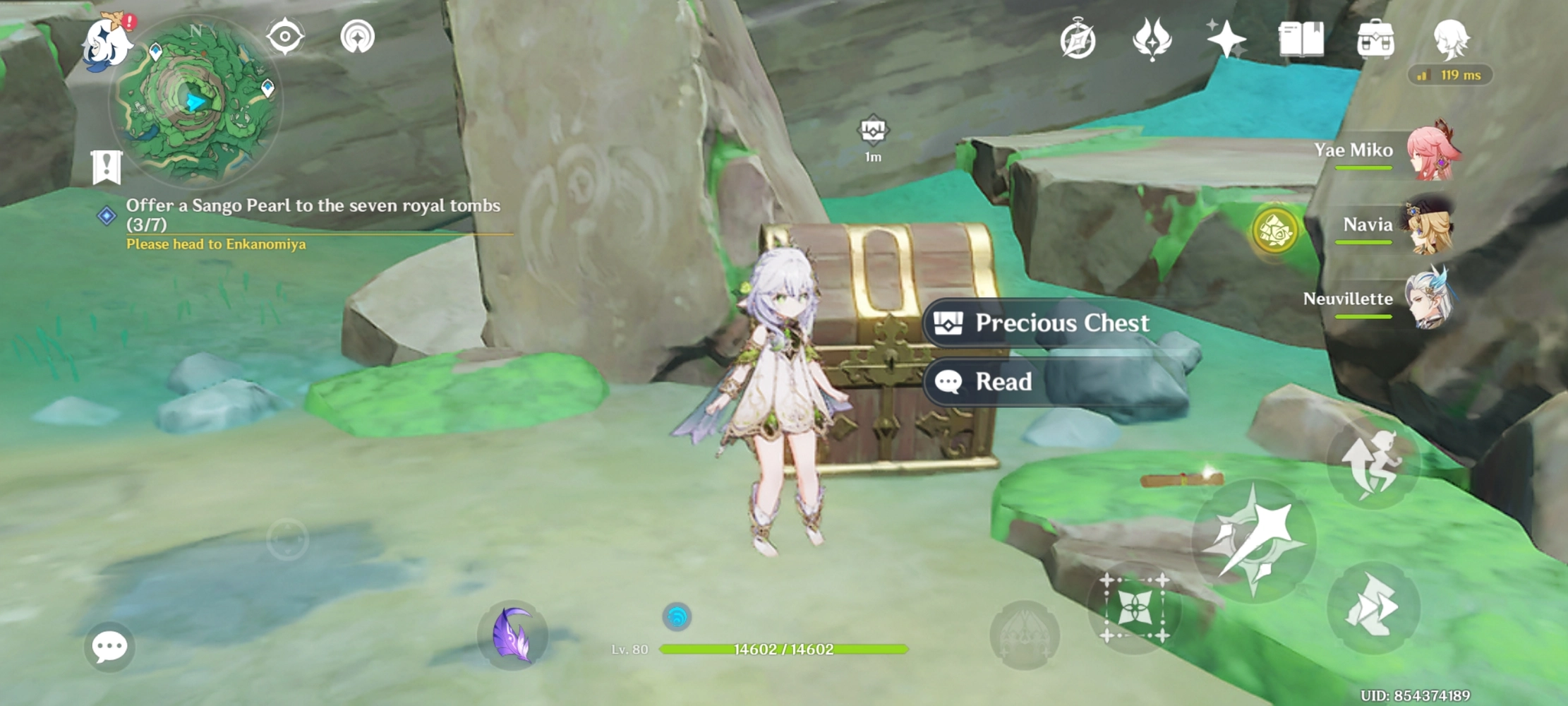
Task: Open the Adventurer Handbook book icon
Action: point(1301,41)
